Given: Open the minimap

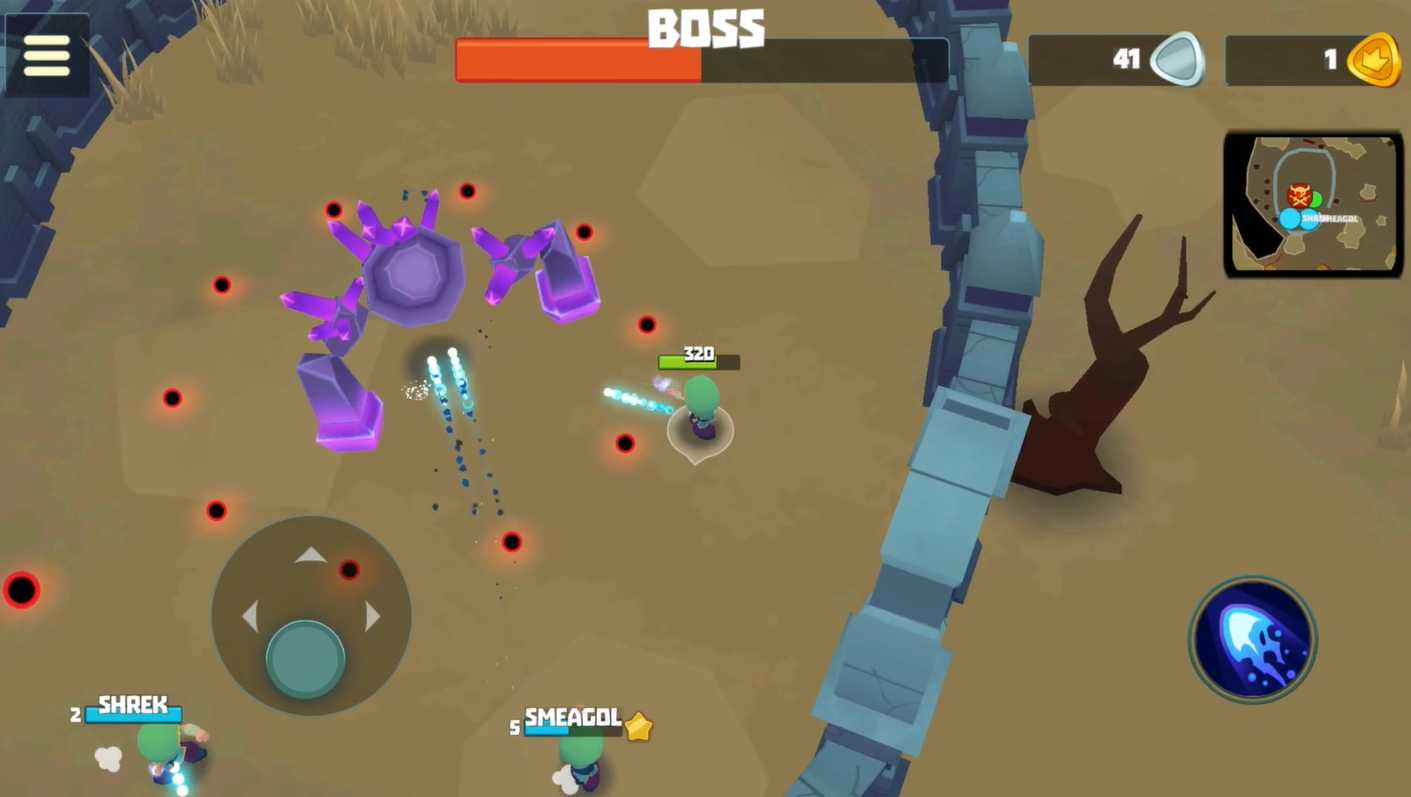Looking at the screenshot, I should pos(1313,204).
